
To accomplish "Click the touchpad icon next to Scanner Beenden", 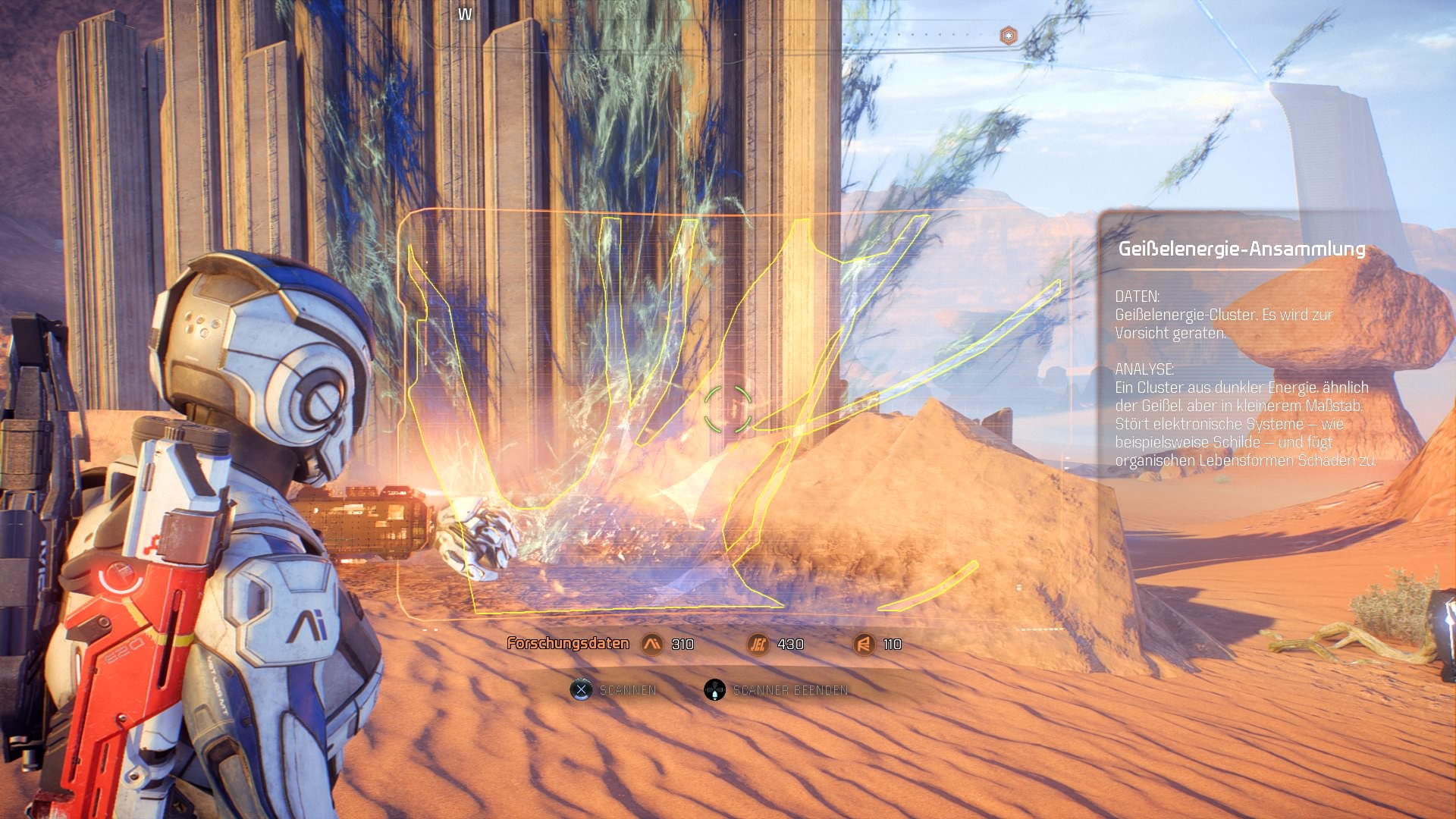I will click(x=714, y=690).
